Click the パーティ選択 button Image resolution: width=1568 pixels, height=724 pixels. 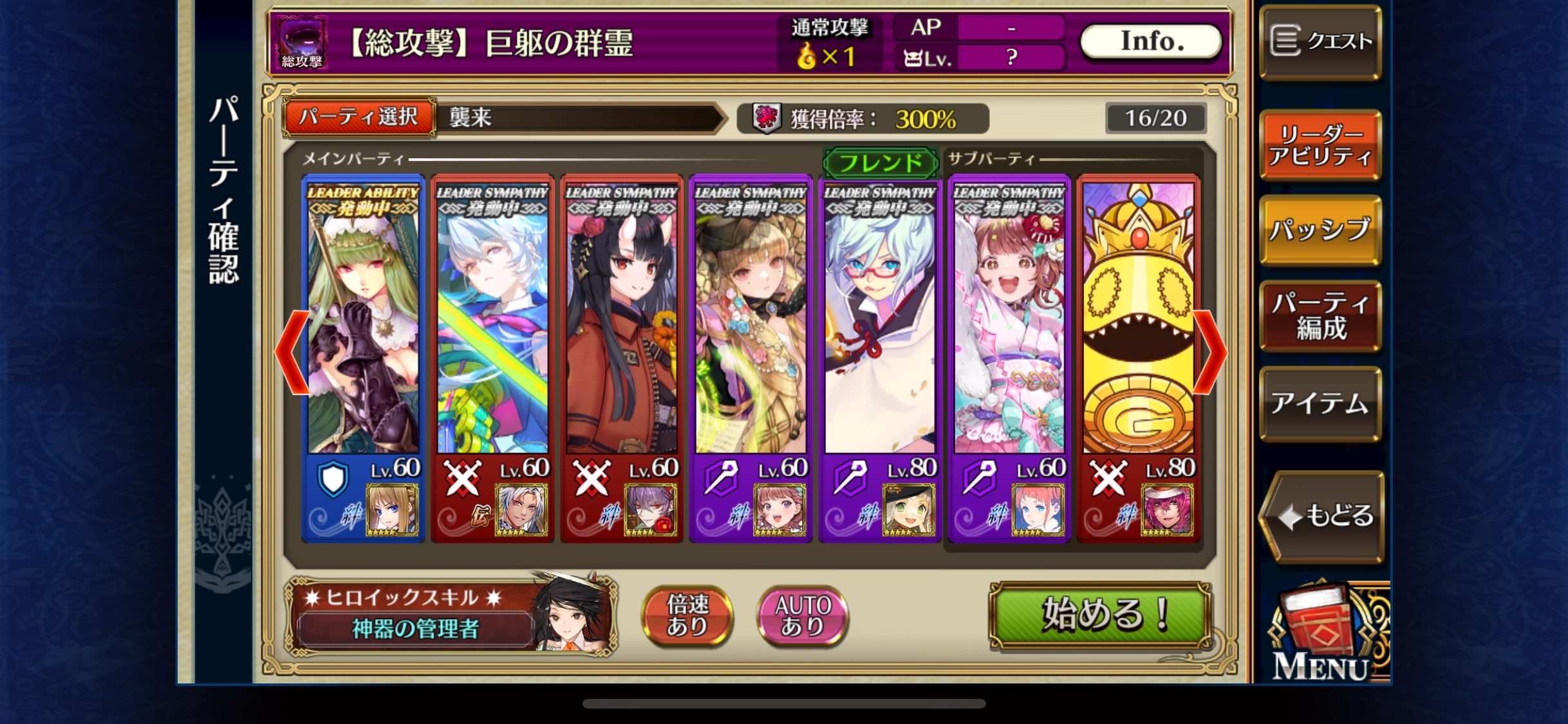tap(359, 117)
